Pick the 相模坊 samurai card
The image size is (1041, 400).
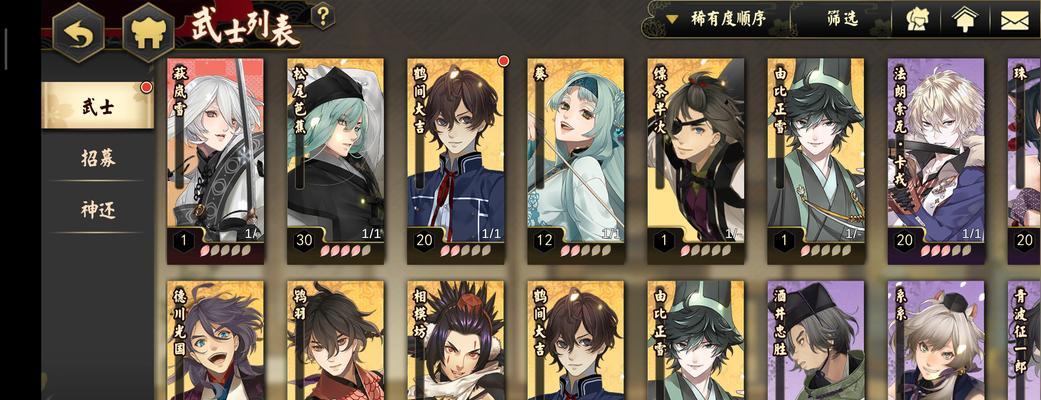tap(455, 342)
